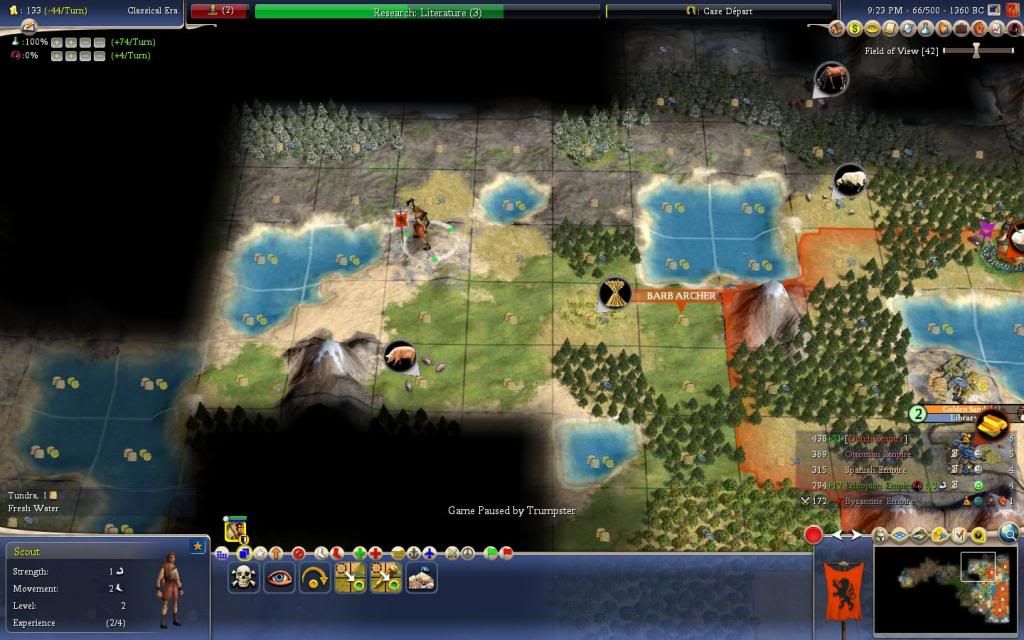The height and width of the screenshot is (640, 1024).
Task: Click the minimap to move the camera
Action: (945, 592)
